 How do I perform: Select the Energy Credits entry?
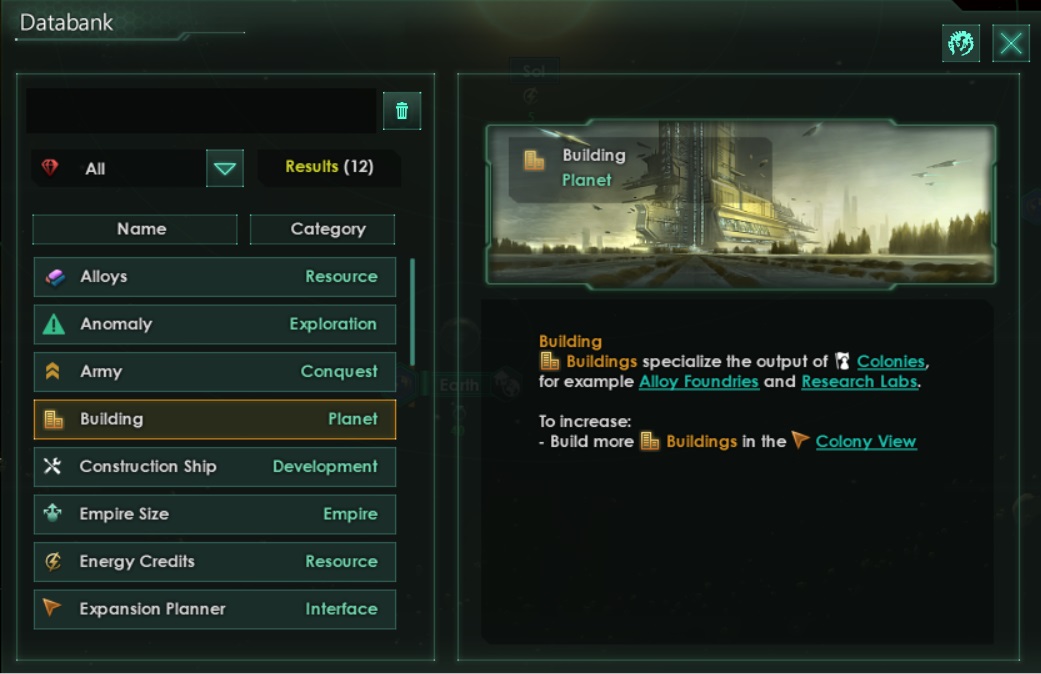coord(214,562)
